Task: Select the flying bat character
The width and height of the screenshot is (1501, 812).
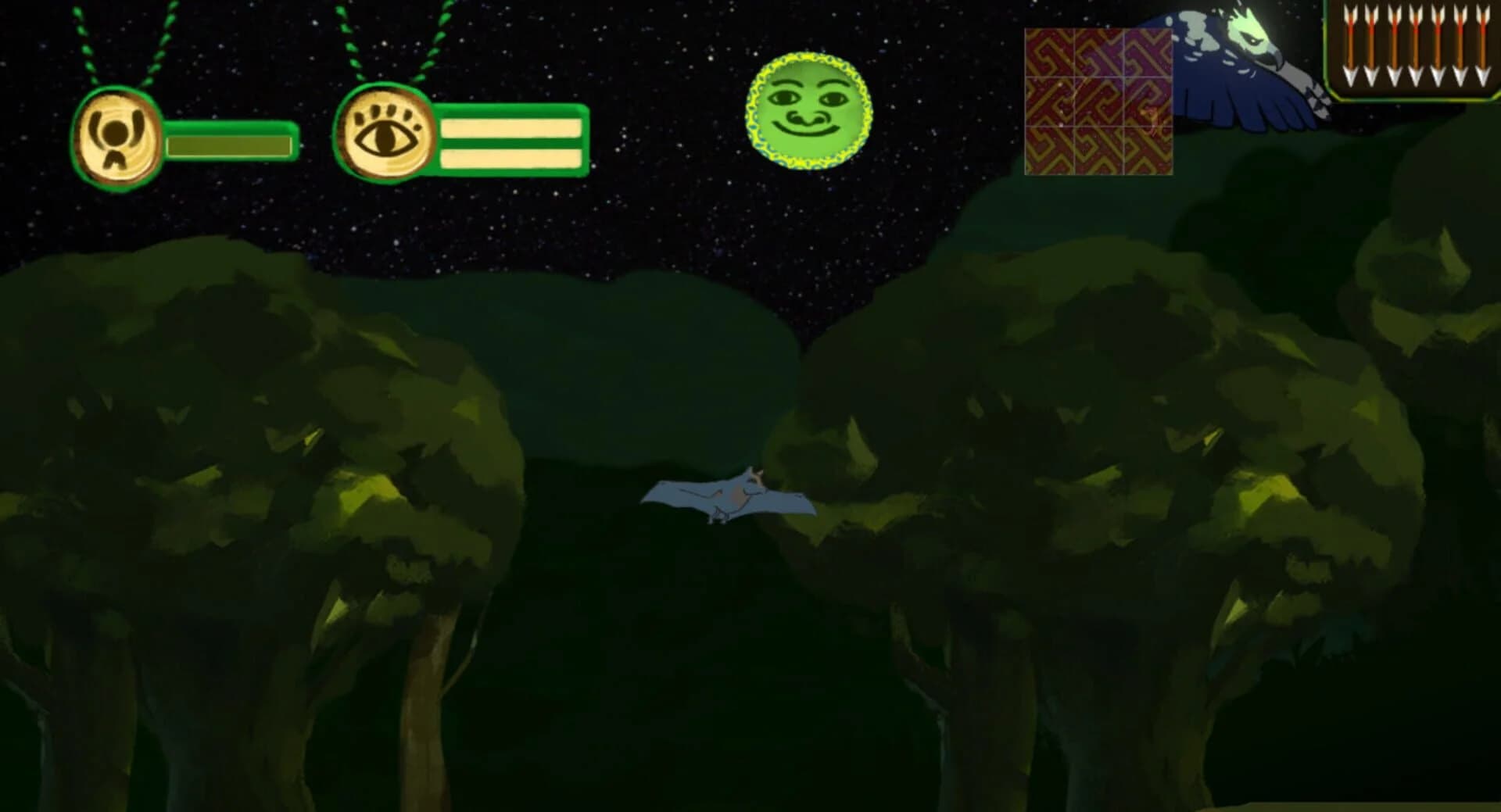Action: click(x=731, y=496)
